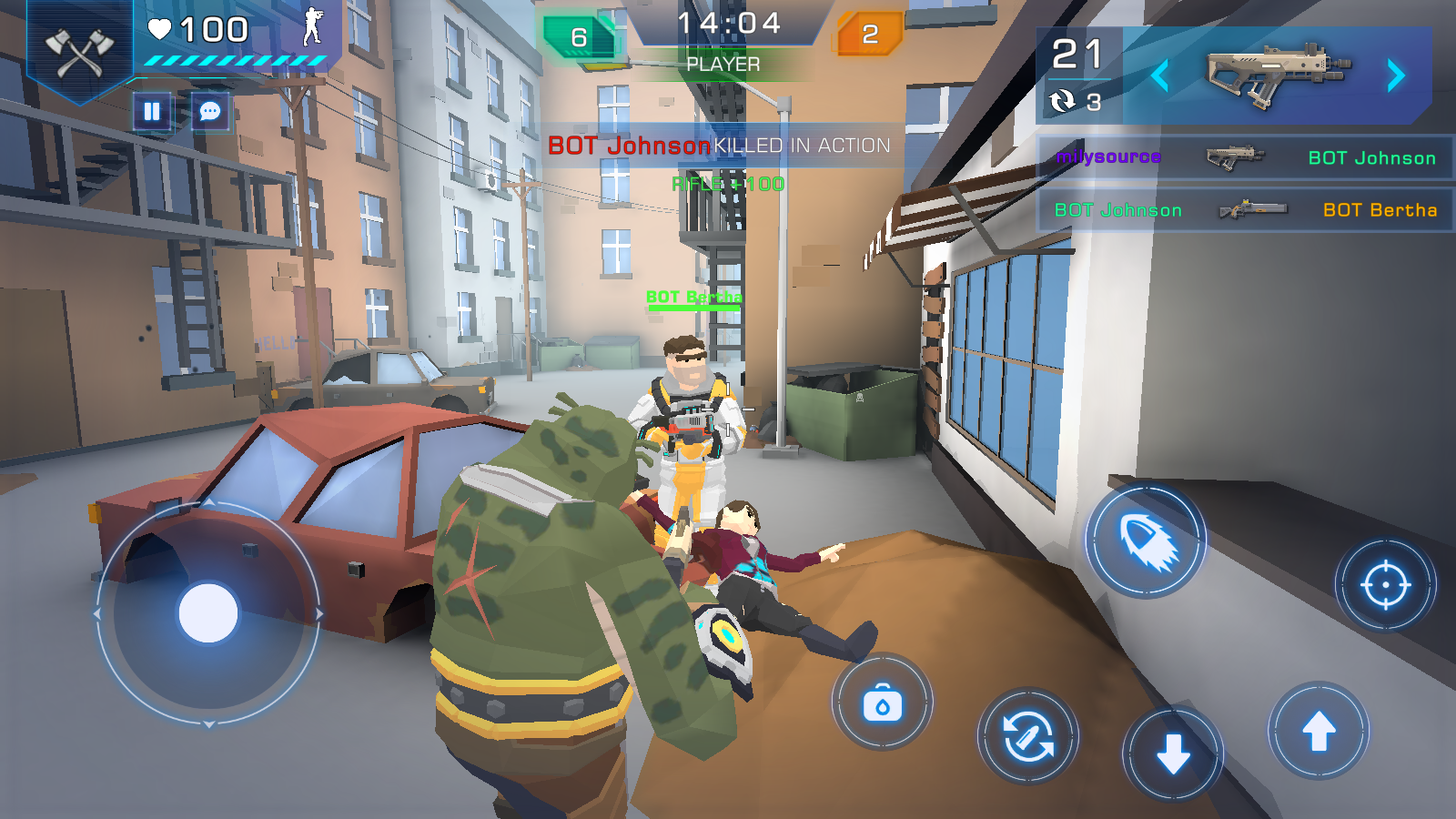
Task: Reload the weapon
Action: 1028,736
